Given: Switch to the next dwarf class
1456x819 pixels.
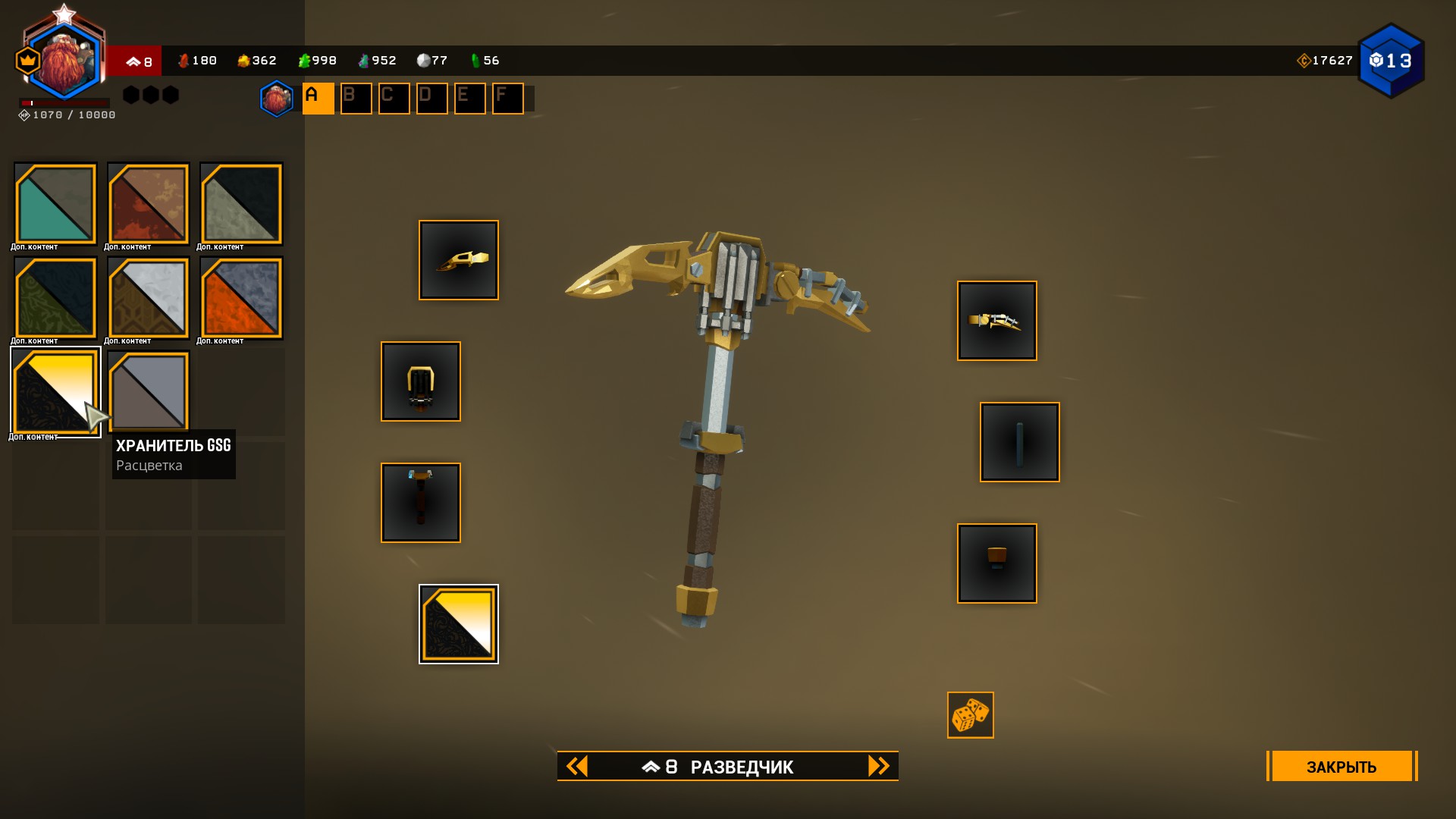Looking at the screenshot, I should click(x=878, y=766).
